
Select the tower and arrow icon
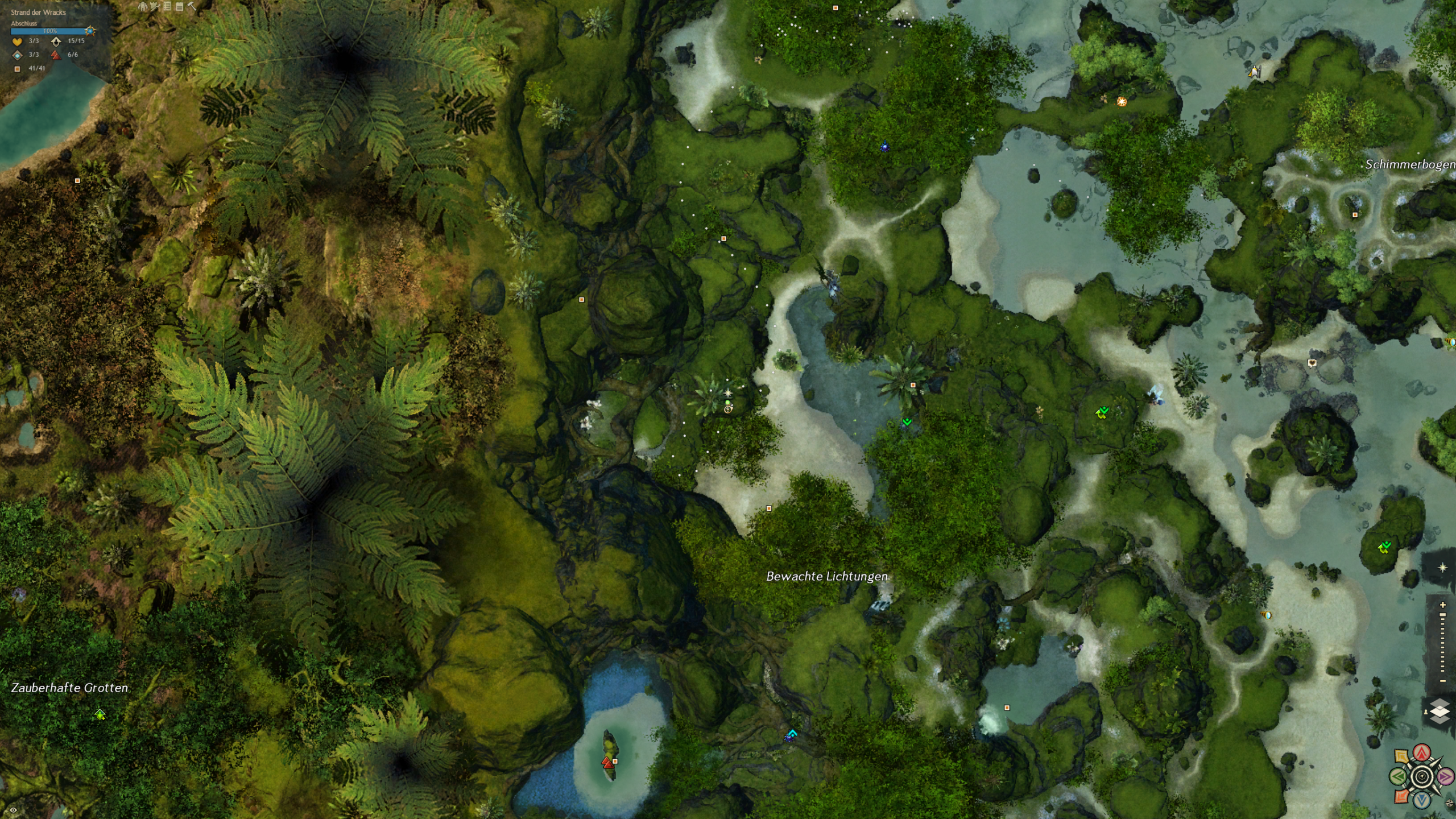(155, 7)
